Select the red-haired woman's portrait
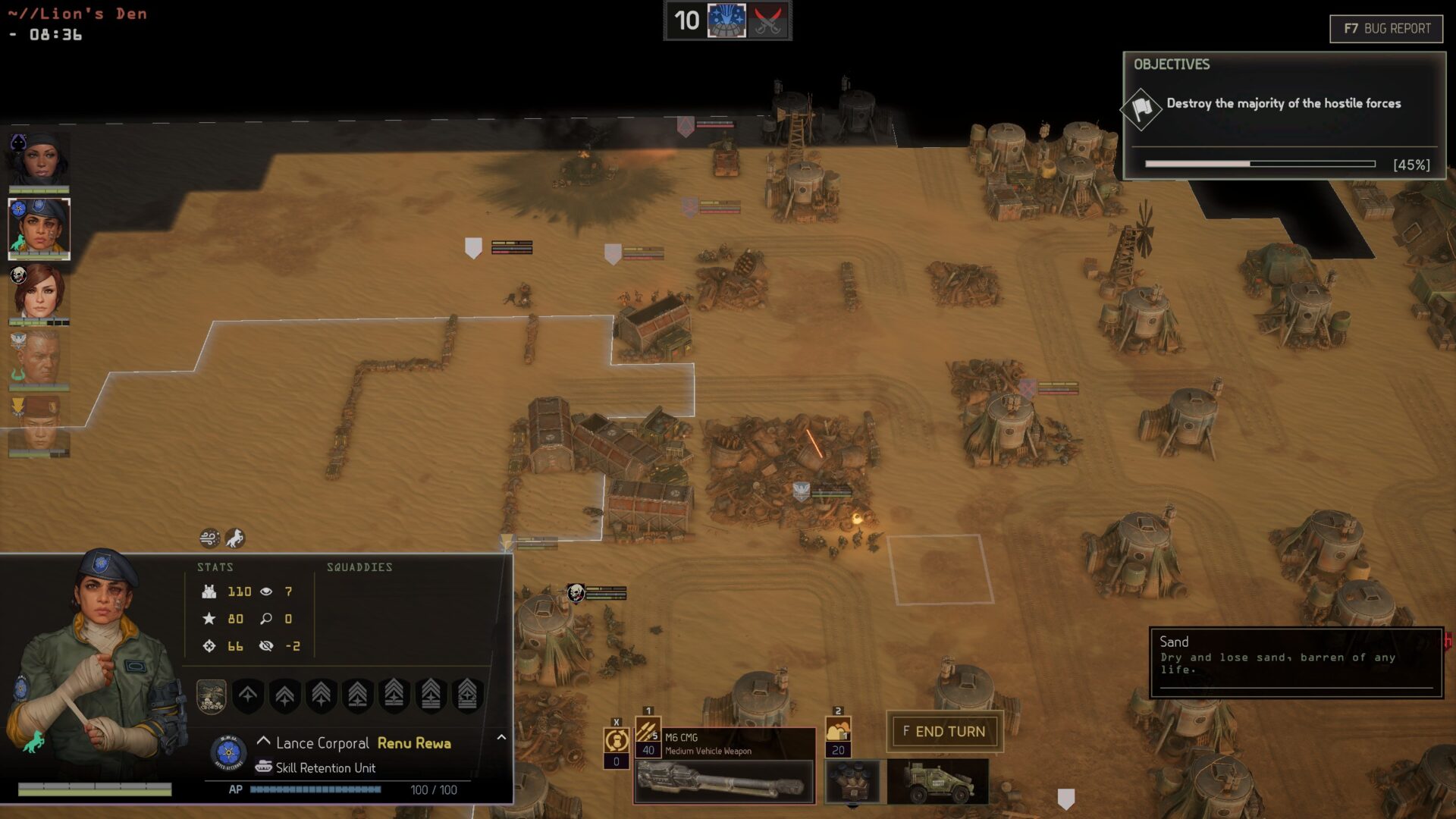The image size is (1456, 819). 39,293
